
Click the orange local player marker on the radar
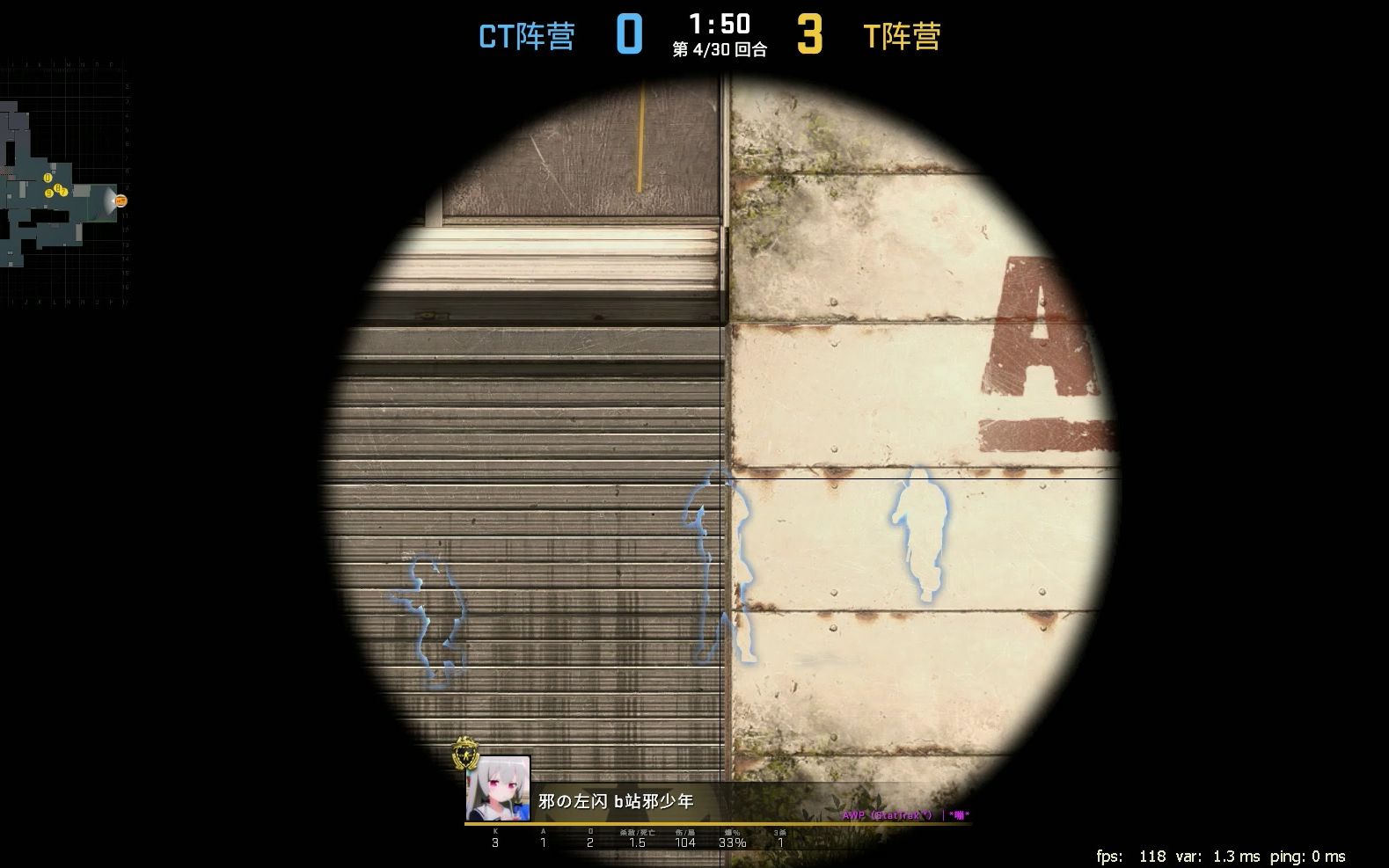[121, 201]
